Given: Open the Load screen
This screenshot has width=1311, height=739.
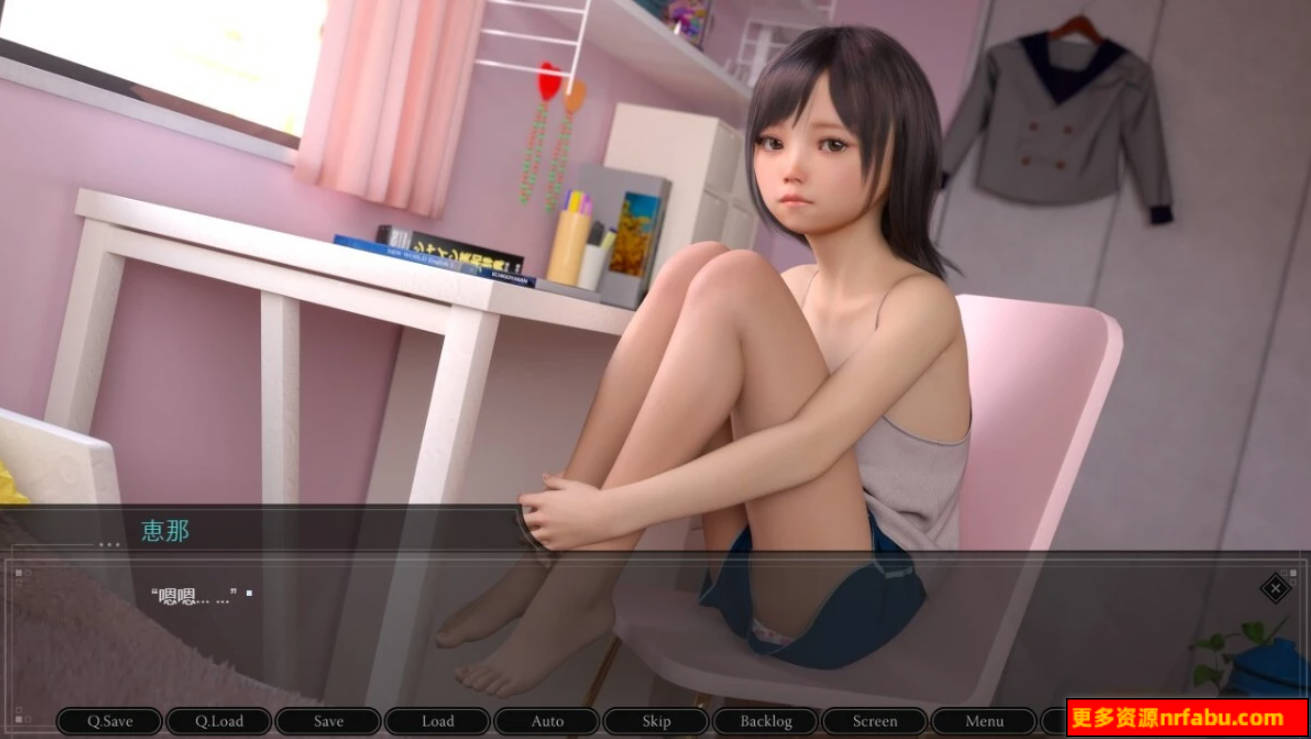Looking at the screenshot, I should tap(437, 721).
